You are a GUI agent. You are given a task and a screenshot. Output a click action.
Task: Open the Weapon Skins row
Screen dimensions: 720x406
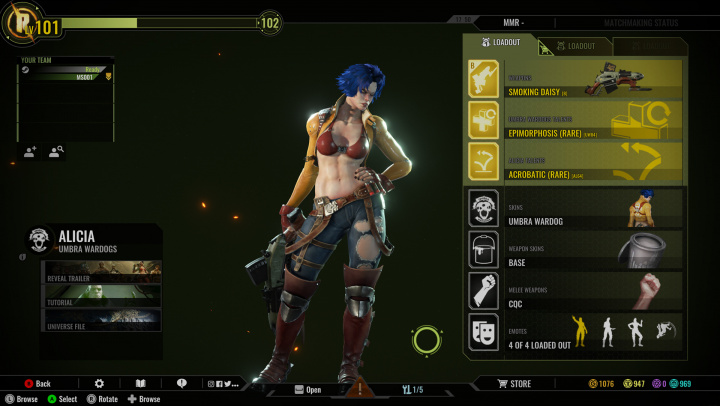tap(575, 250)
